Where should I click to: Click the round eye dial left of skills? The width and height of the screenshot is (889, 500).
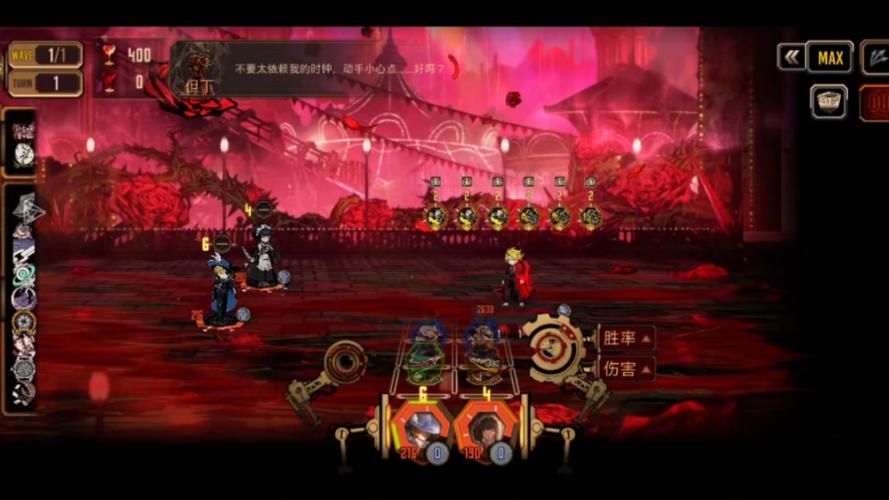tap(346, 361)
